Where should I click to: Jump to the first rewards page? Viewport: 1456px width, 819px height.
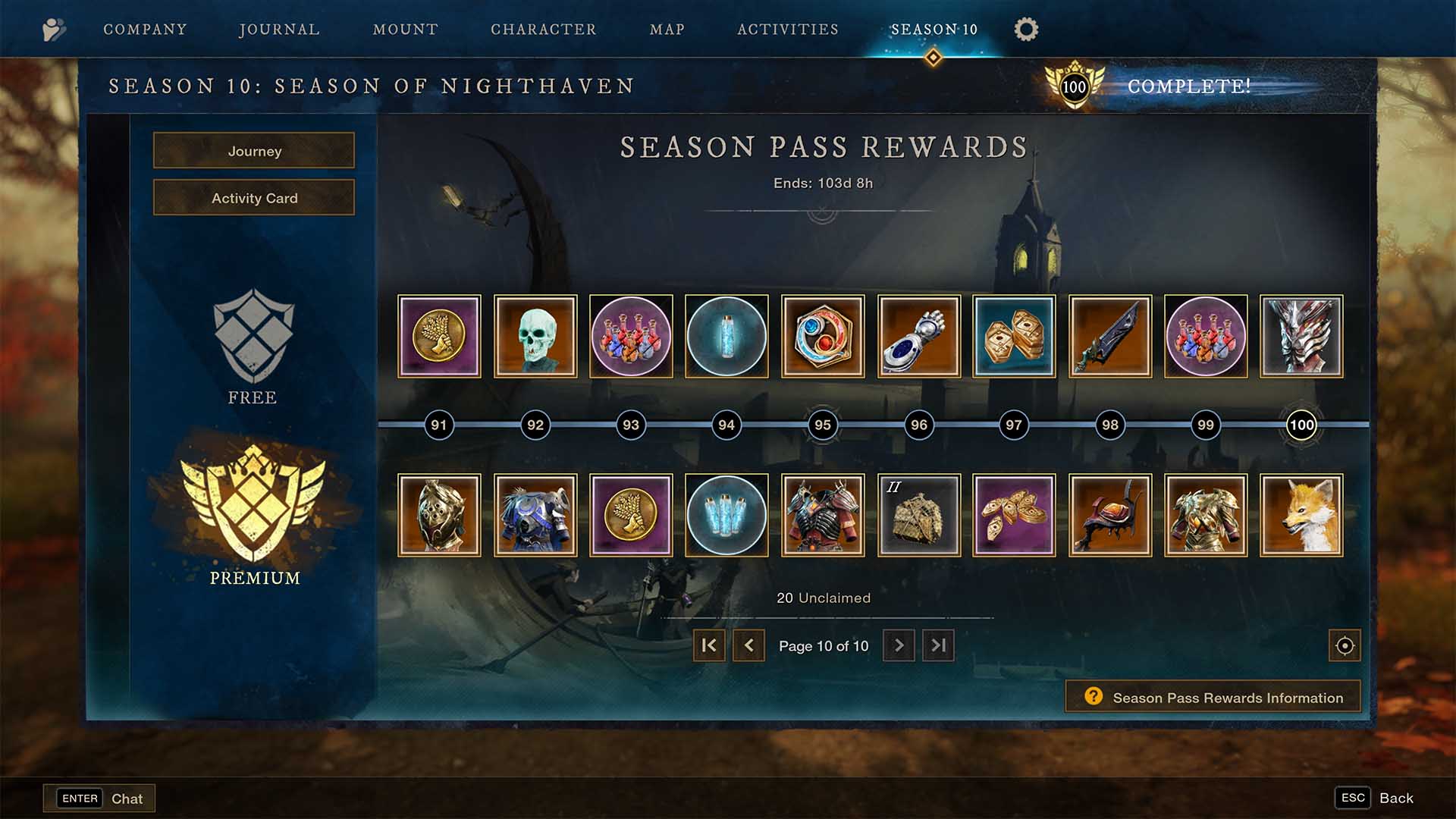pos(708,646)
